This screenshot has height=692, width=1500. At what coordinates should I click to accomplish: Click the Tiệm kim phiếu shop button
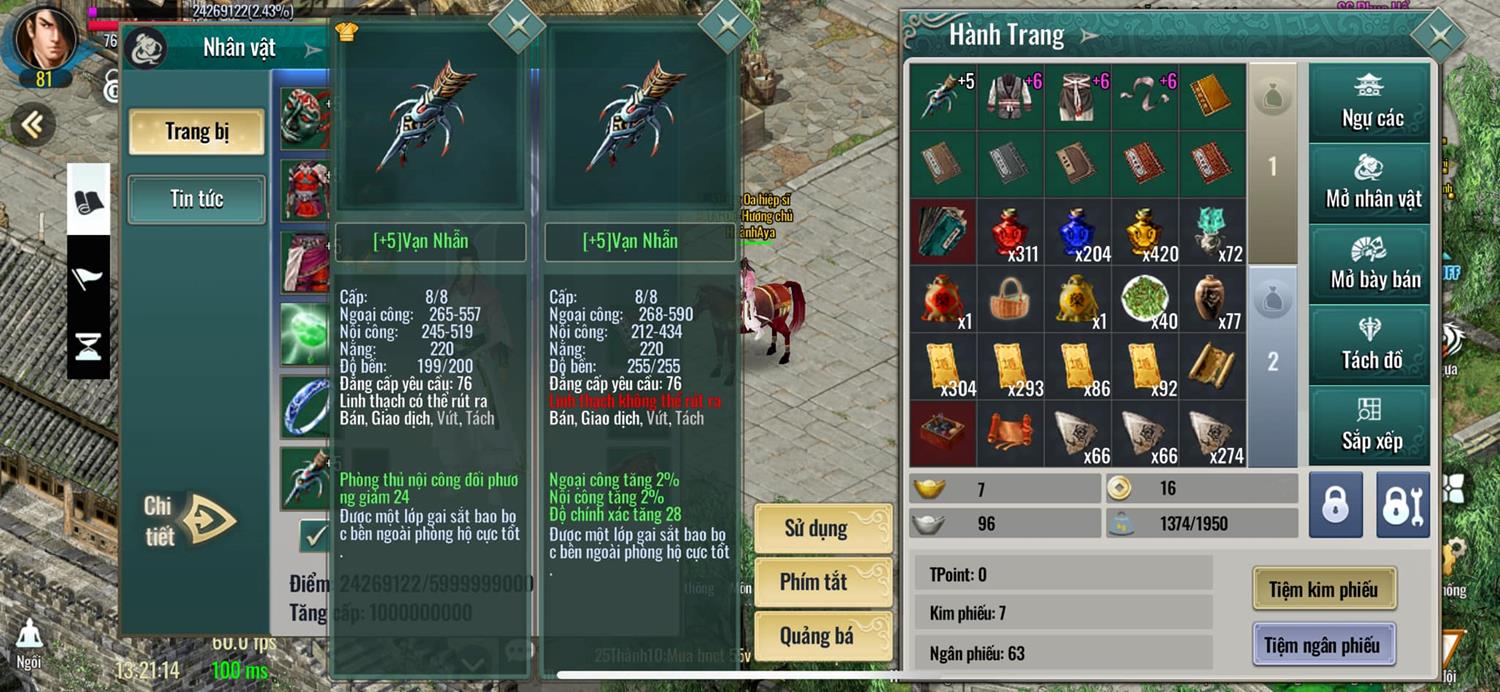click(x=1323, y=589)
